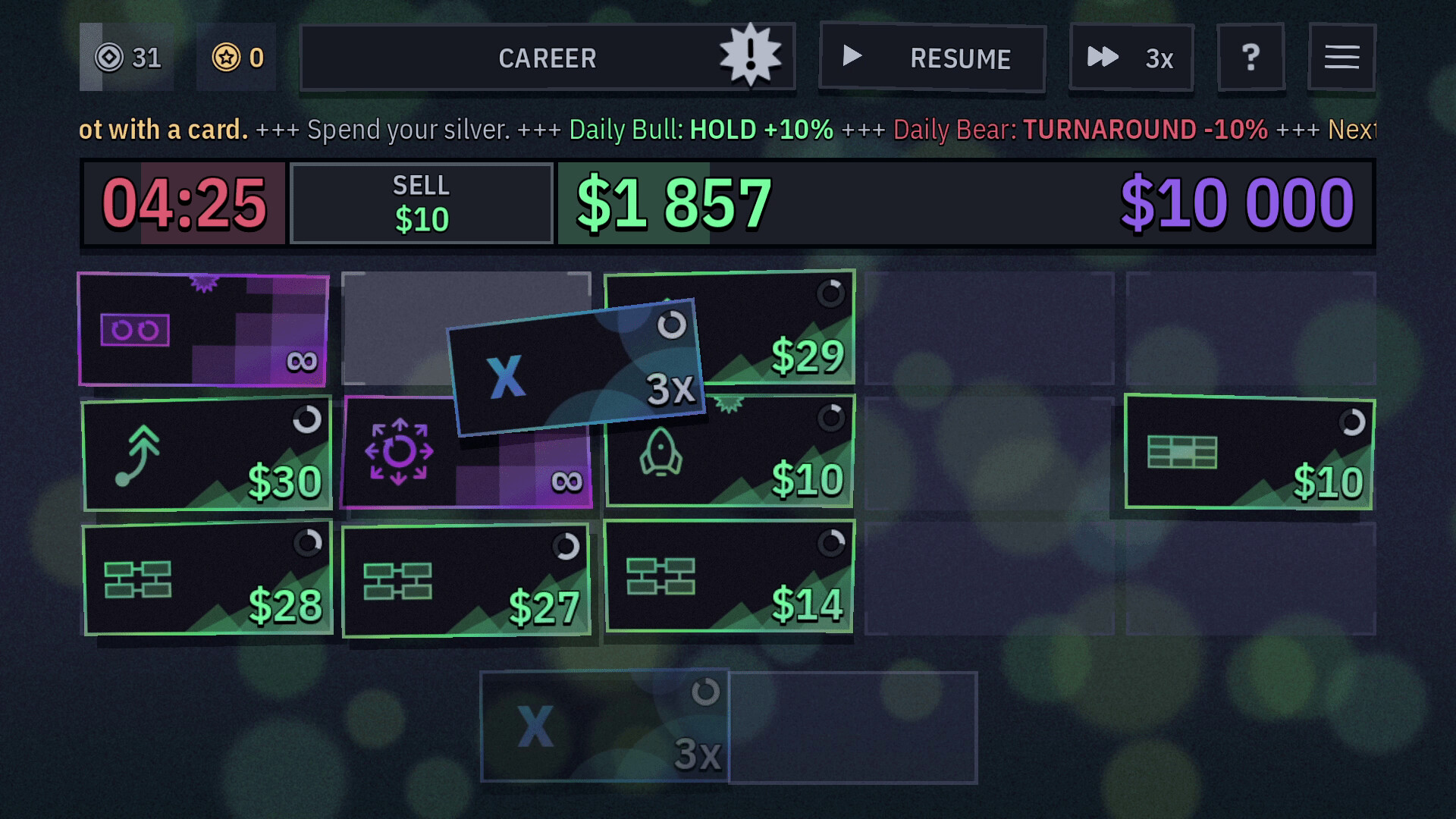
Task: Select the rocket card priced $10
Action: 730,453
